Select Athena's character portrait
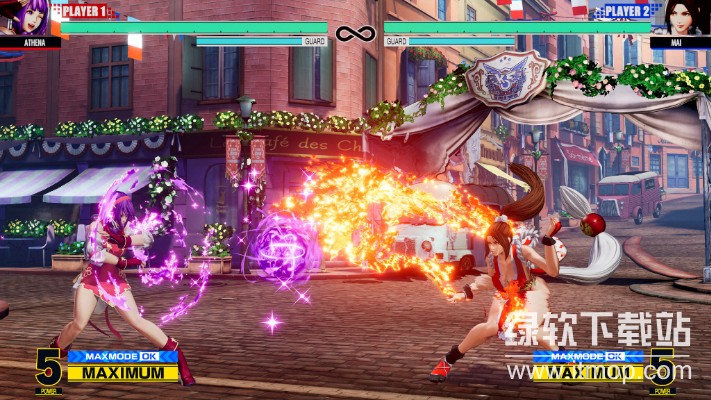Viewport: 711px width, 400px height. pyautogui.click(x=28, y=18)
